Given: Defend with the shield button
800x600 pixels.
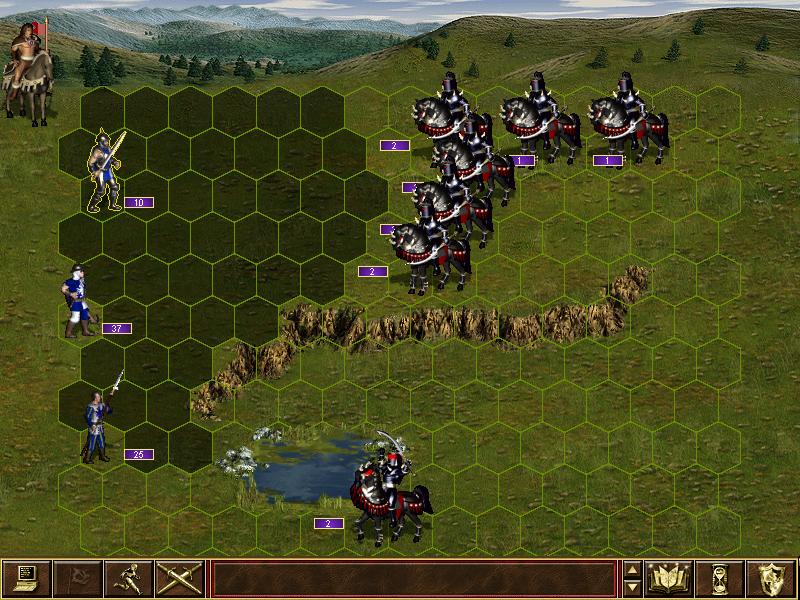Looking at the screenshot, I should pyautogui.click(x=771, y=578).
